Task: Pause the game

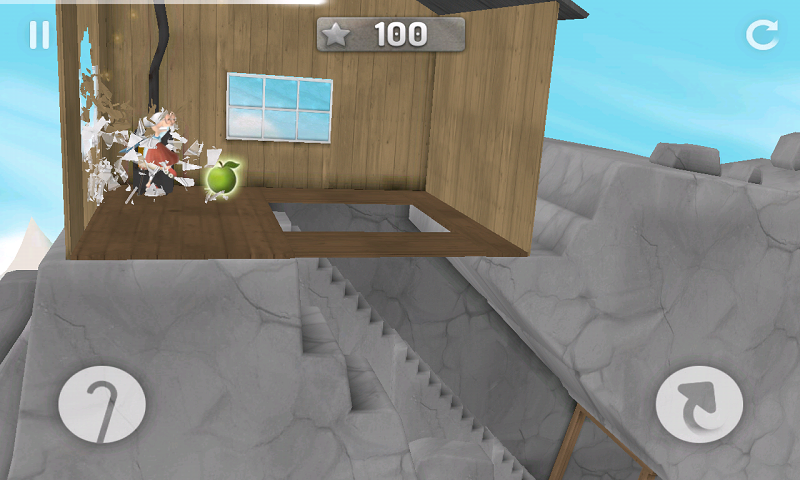Action: pos(39,35)
